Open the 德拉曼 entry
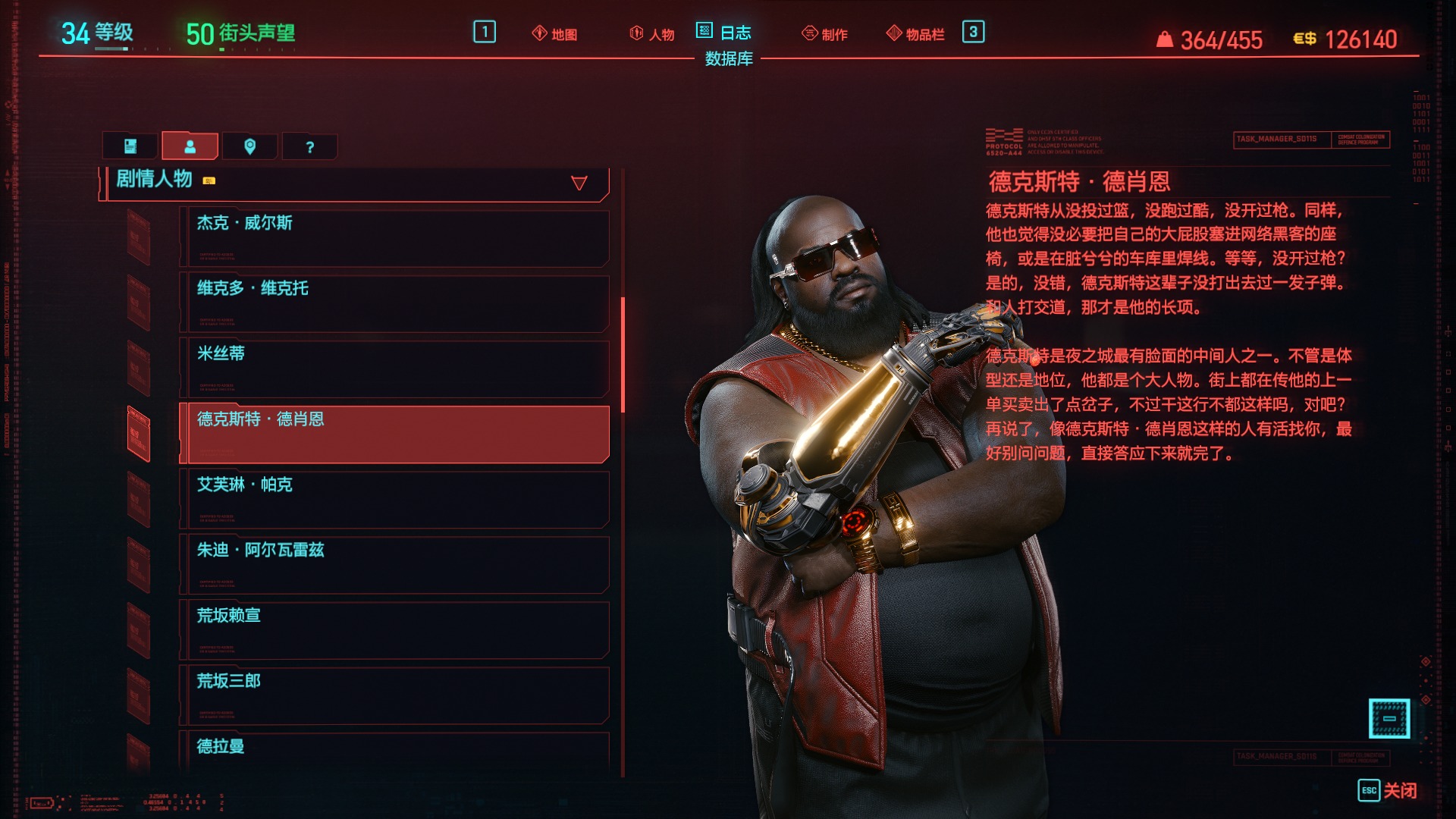The width and height of the screenshot is (1456, 819). (x=394, y=749)
